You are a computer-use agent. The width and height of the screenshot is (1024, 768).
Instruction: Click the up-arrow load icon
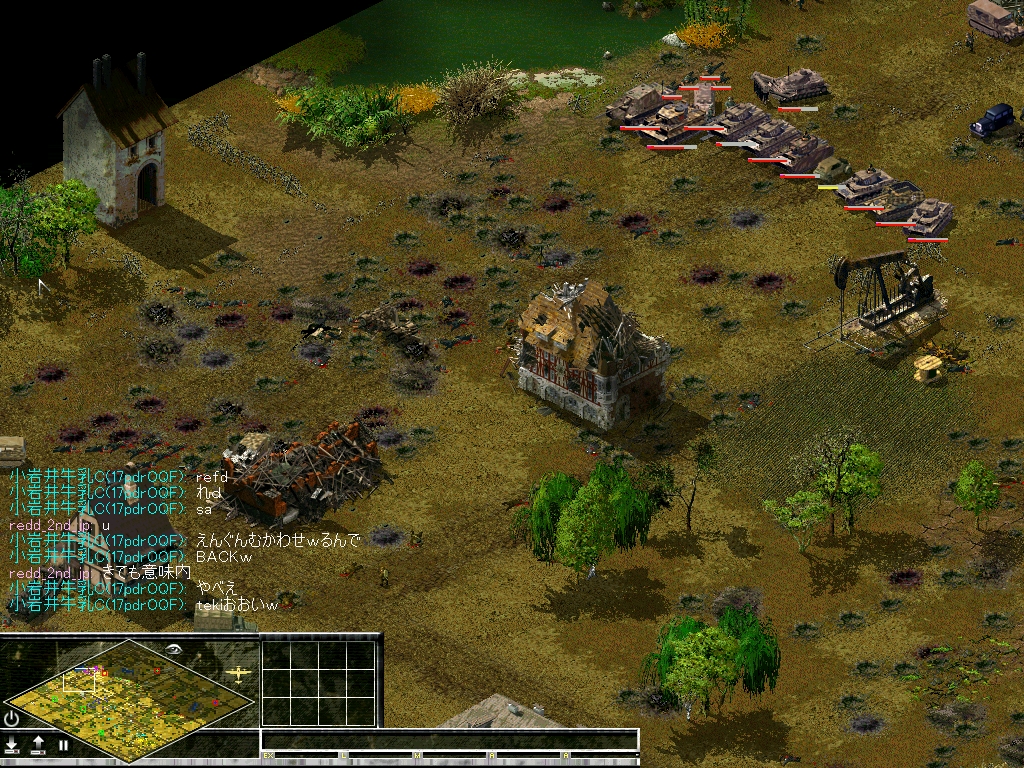click(x=38, y=744)
